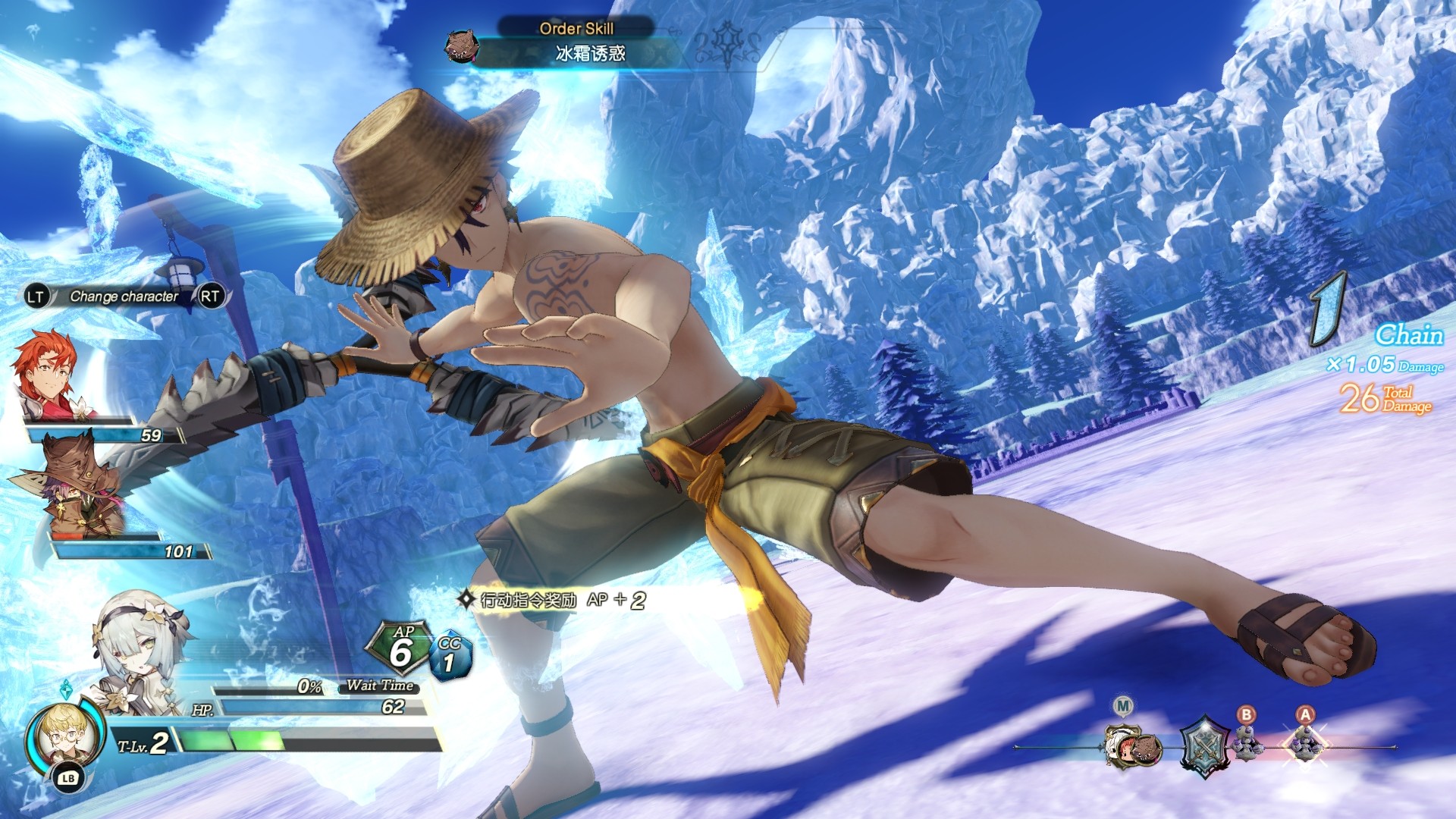Choose the silver-haired active character portrait
This screenshot has height=819, width=1456.
tap(140, 645)
